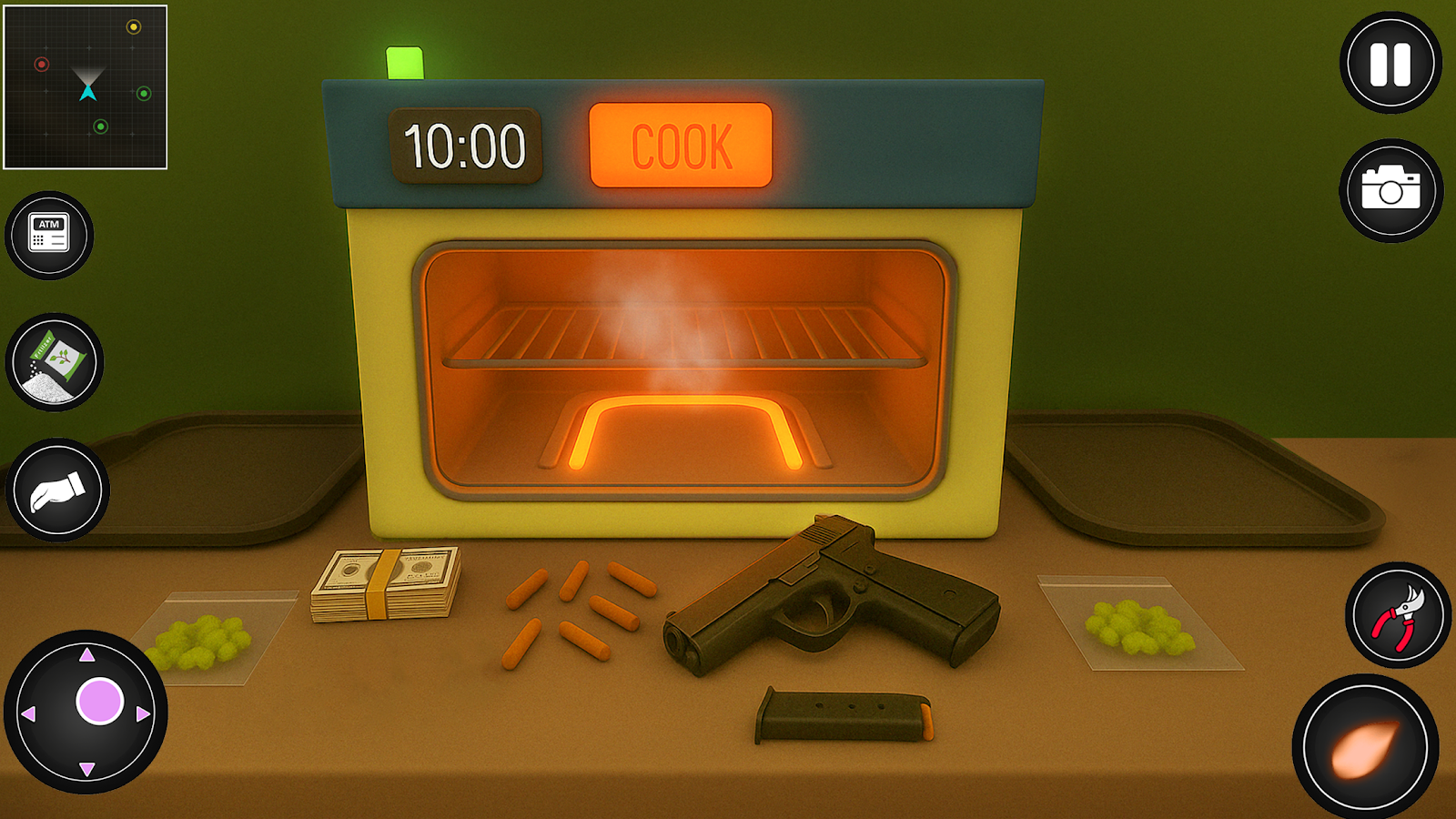Image resolution: width=1456 pixels, height=819 pixels.
Task: Tap the pink virtual joystick knob
Action: coord(99,701)
